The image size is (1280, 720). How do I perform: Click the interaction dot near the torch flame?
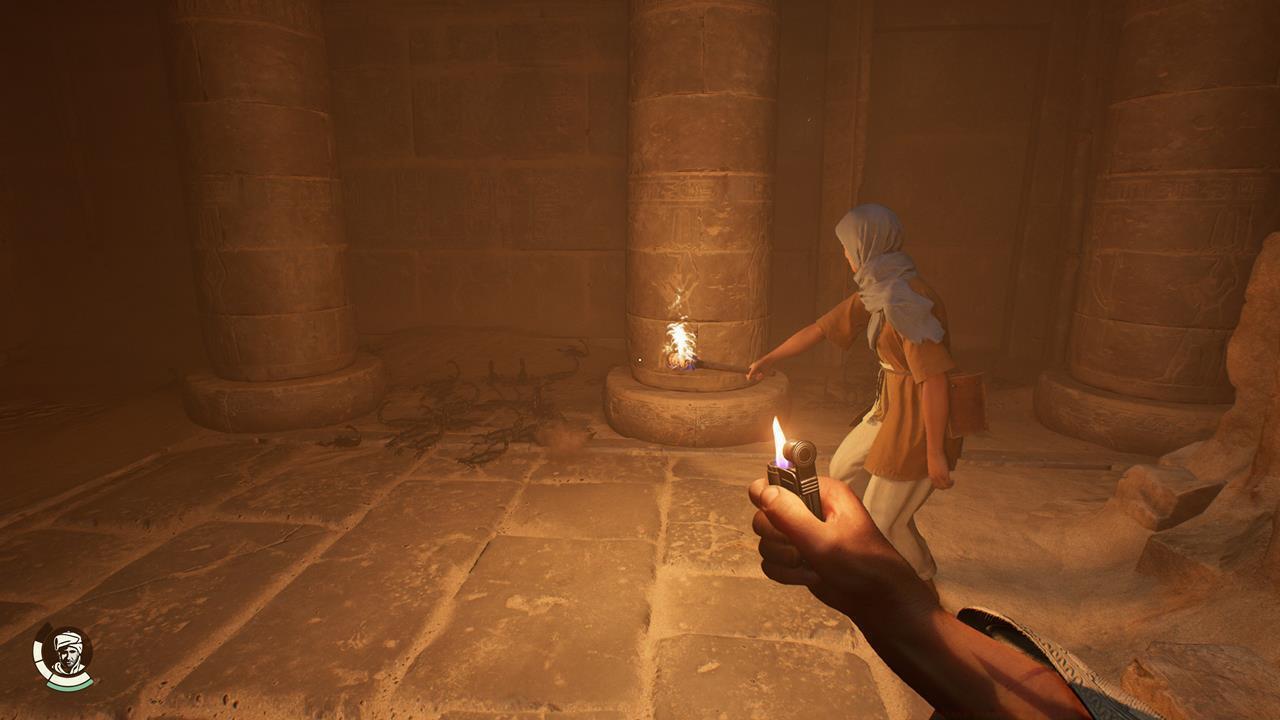coord(640,360)
